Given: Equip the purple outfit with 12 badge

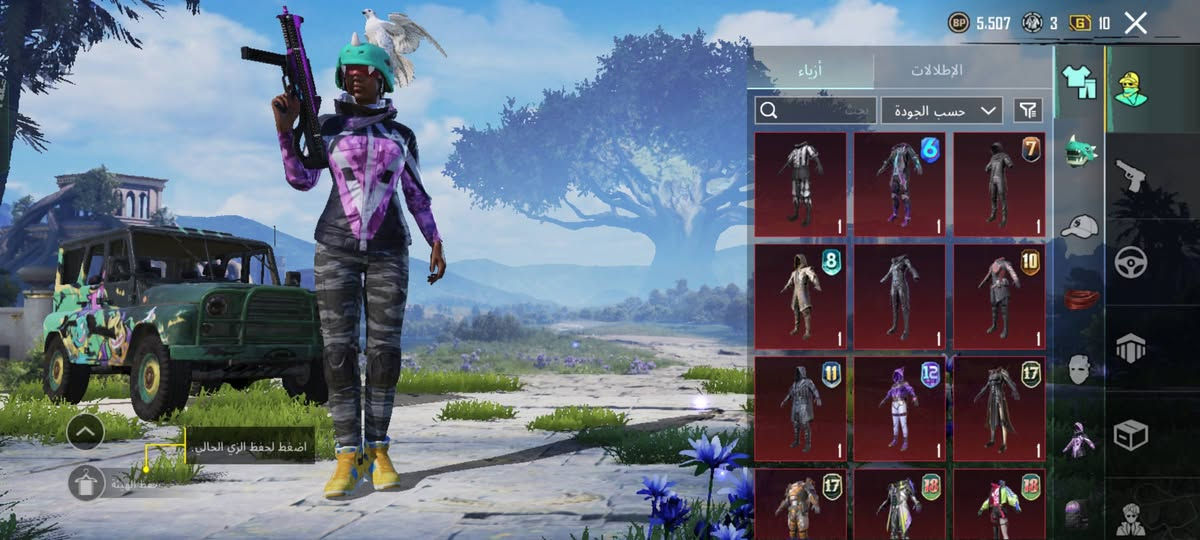Looking at the screenshot, I should [x=900, y=404].
